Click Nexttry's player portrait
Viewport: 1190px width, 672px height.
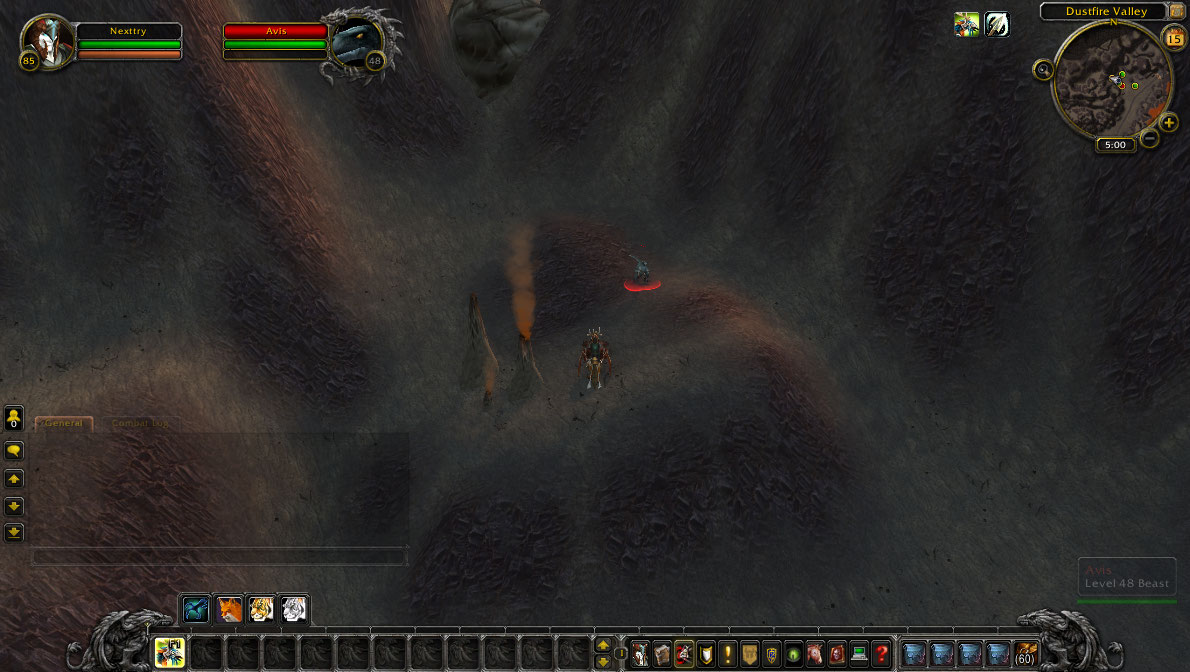tap(48, 40)
